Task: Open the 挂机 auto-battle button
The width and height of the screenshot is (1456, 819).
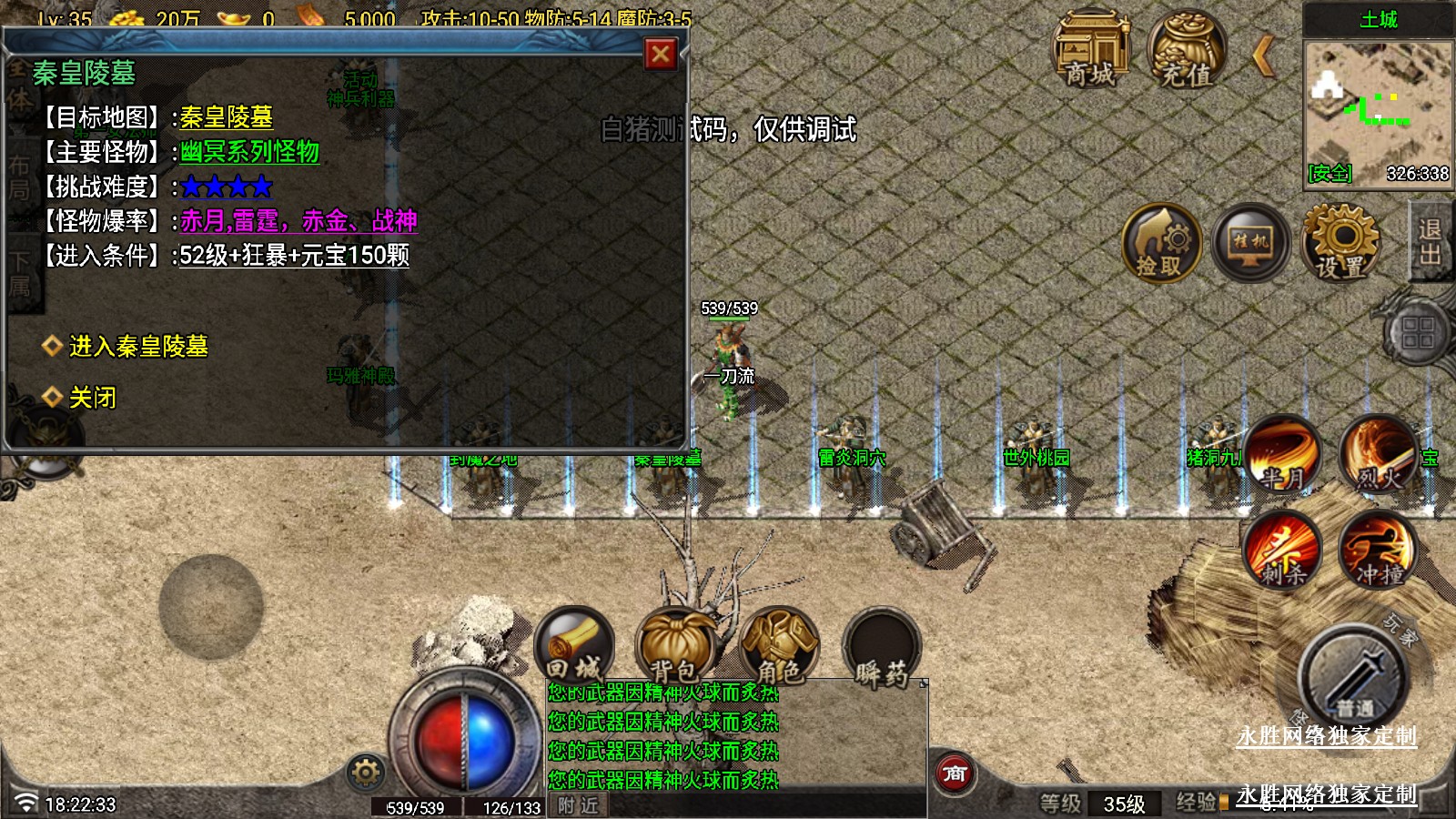Action: click(x=1250, y=243)
